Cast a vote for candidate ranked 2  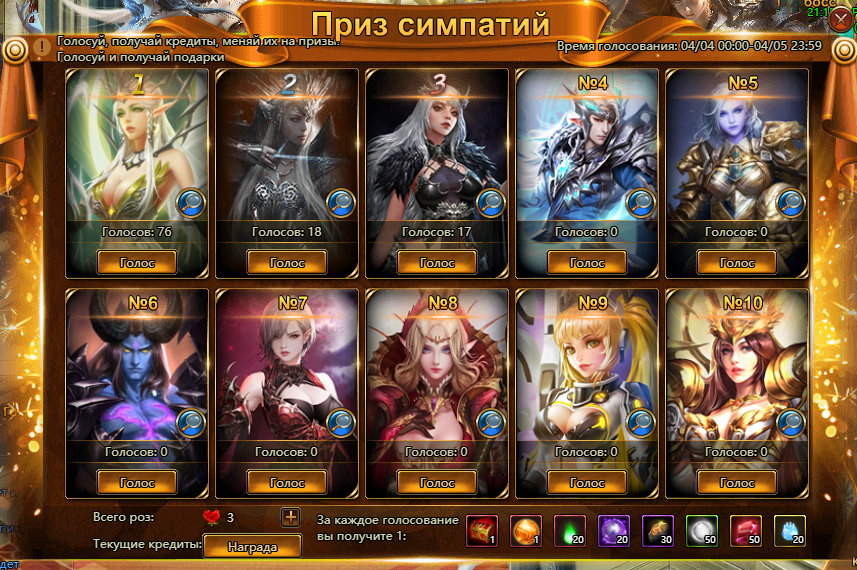pos(286,262)
